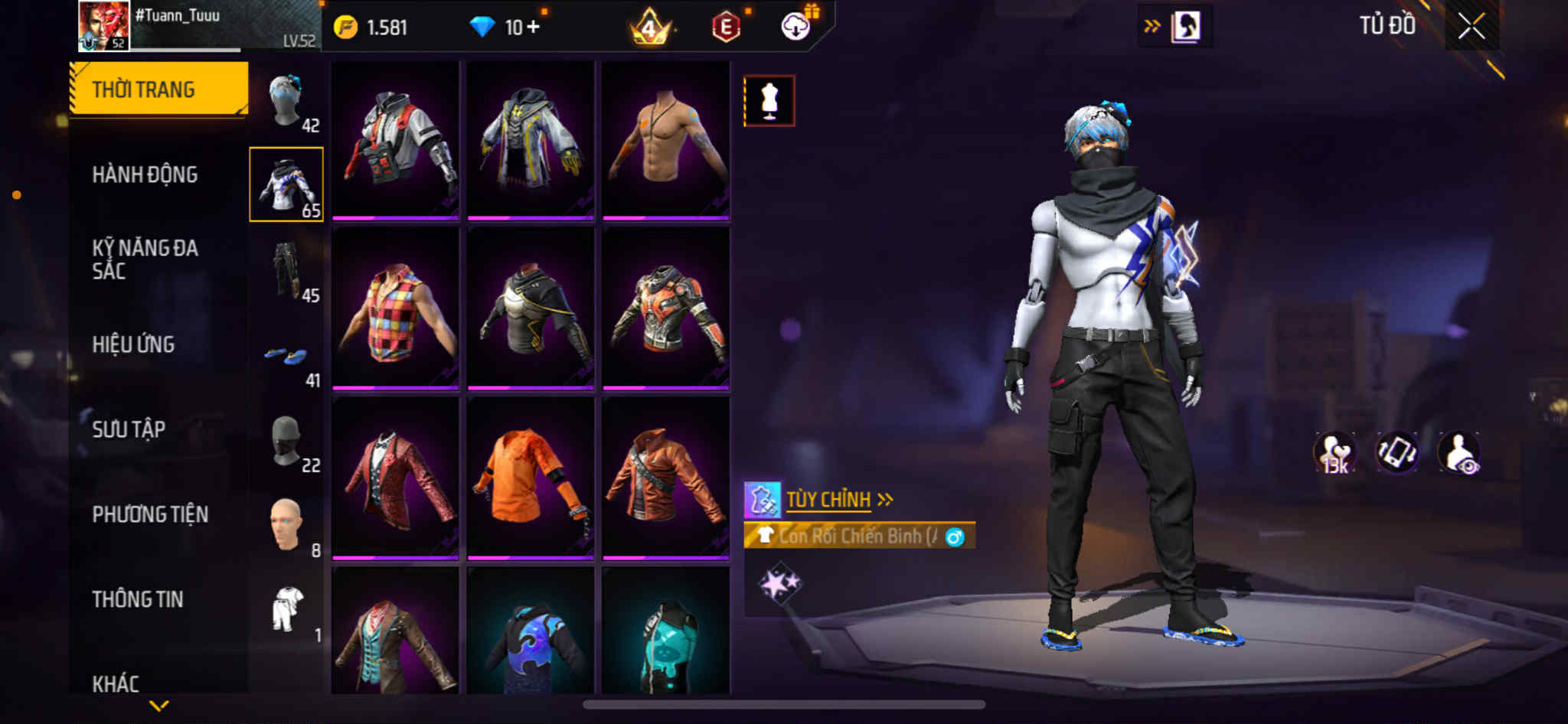Viewport: 1568px width, 724px height.
Task: Select the red tuxedo jacket
Action: point(395,478)
